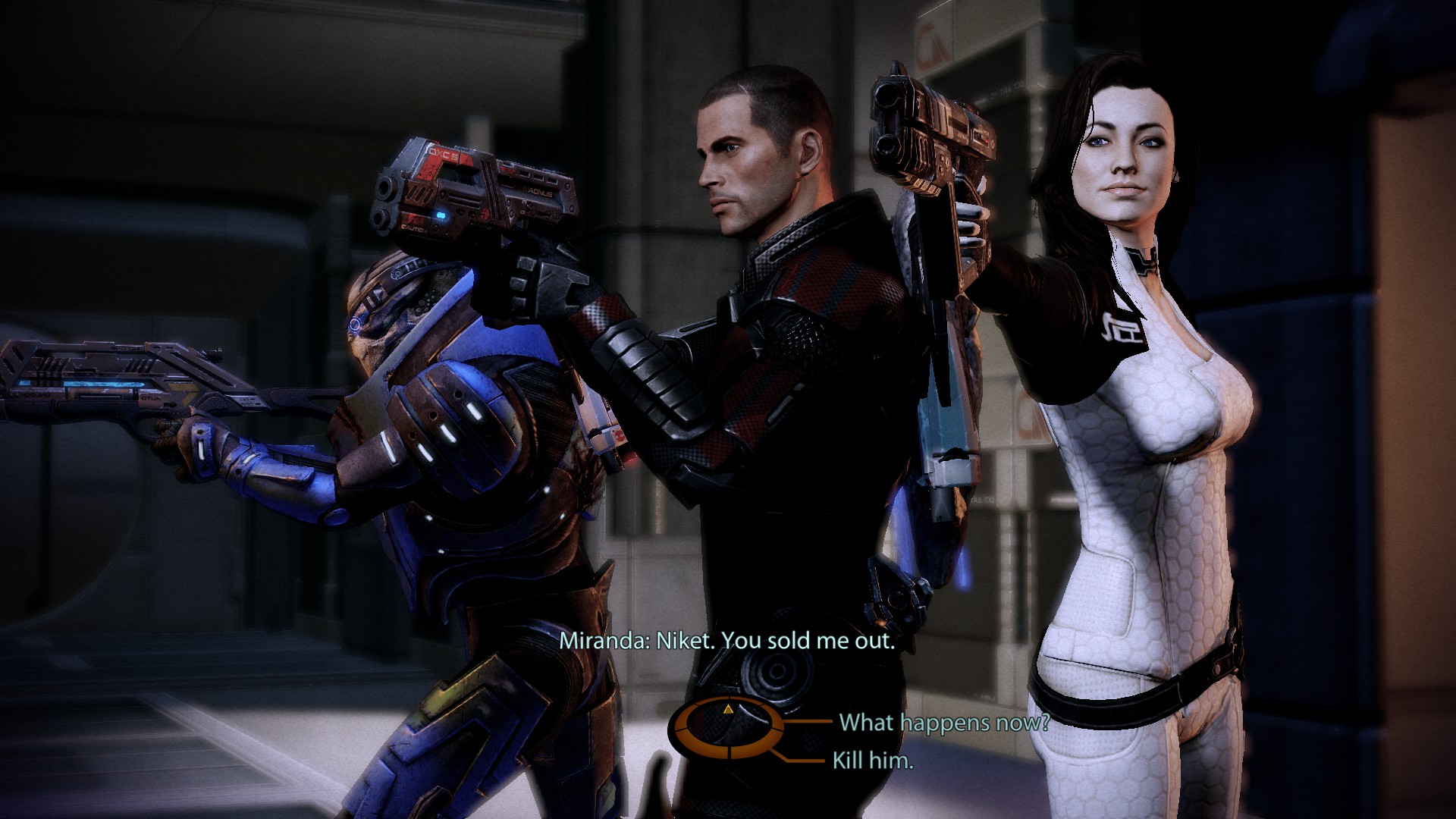Select the "Kill him." dialogue option
Viewport: 1456px width, 819px height.
coord(872,760)
